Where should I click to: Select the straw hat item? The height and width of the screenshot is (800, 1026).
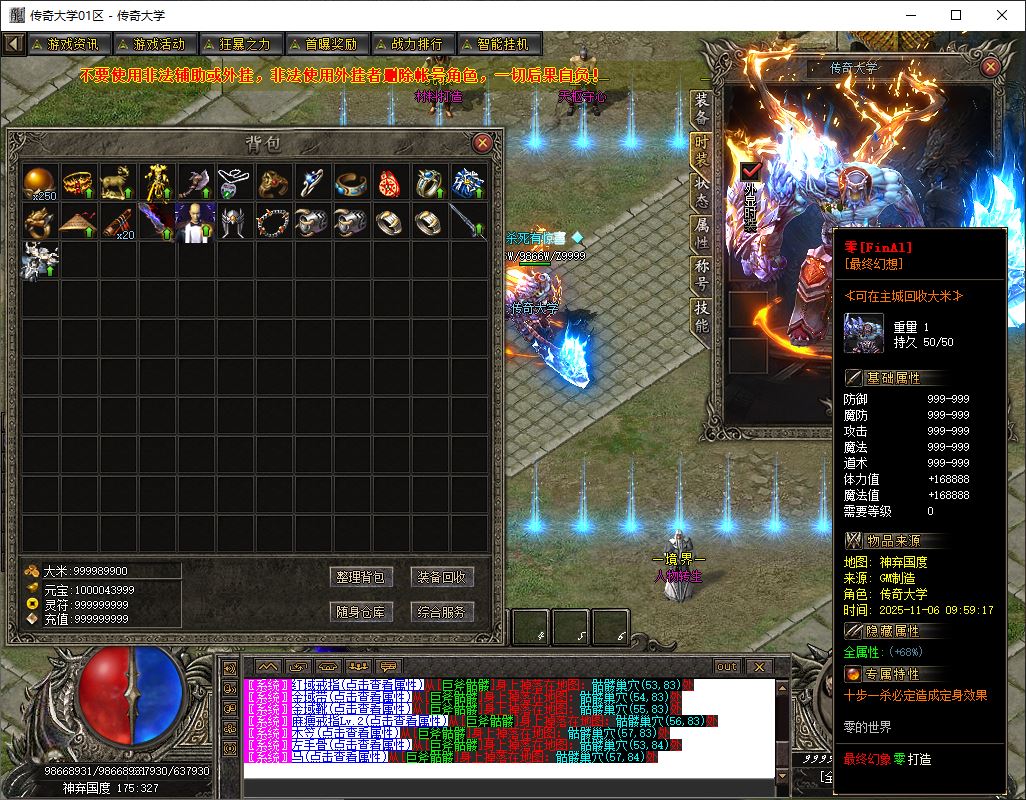pos(78,221)
